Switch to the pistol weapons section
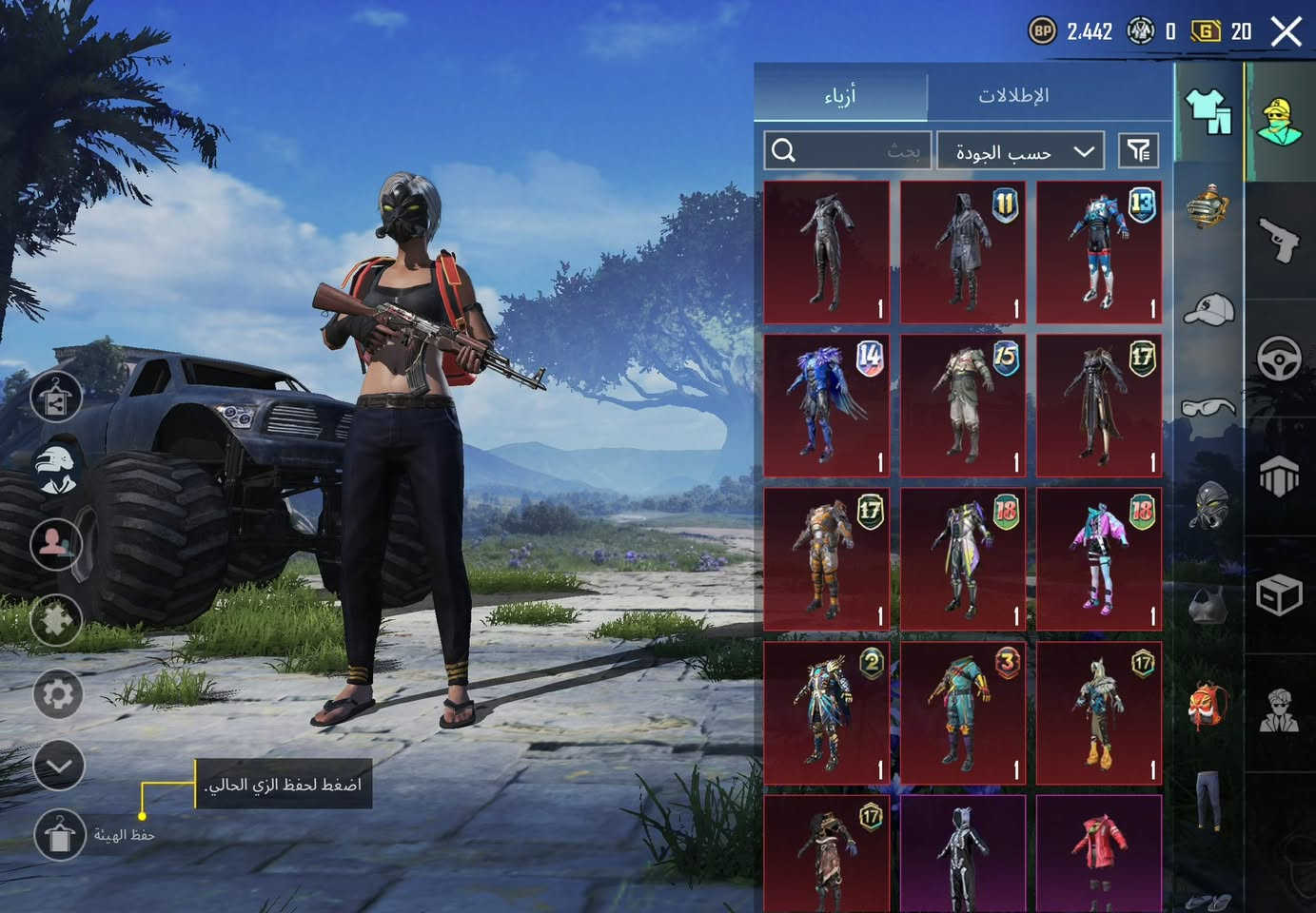The height and width of the screenshot is (913, 1316). pos(1280,238)
